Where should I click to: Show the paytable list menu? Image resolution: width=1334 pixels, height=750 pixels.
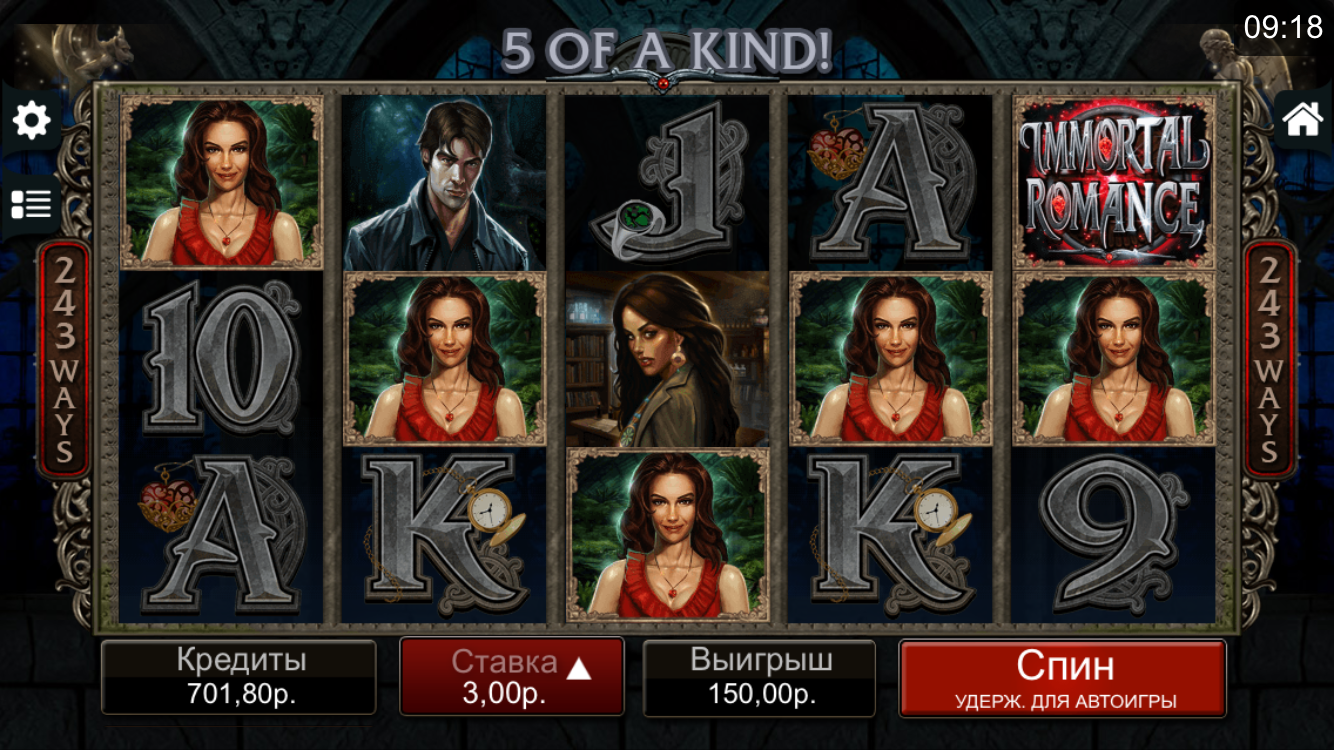click(31, 204)
